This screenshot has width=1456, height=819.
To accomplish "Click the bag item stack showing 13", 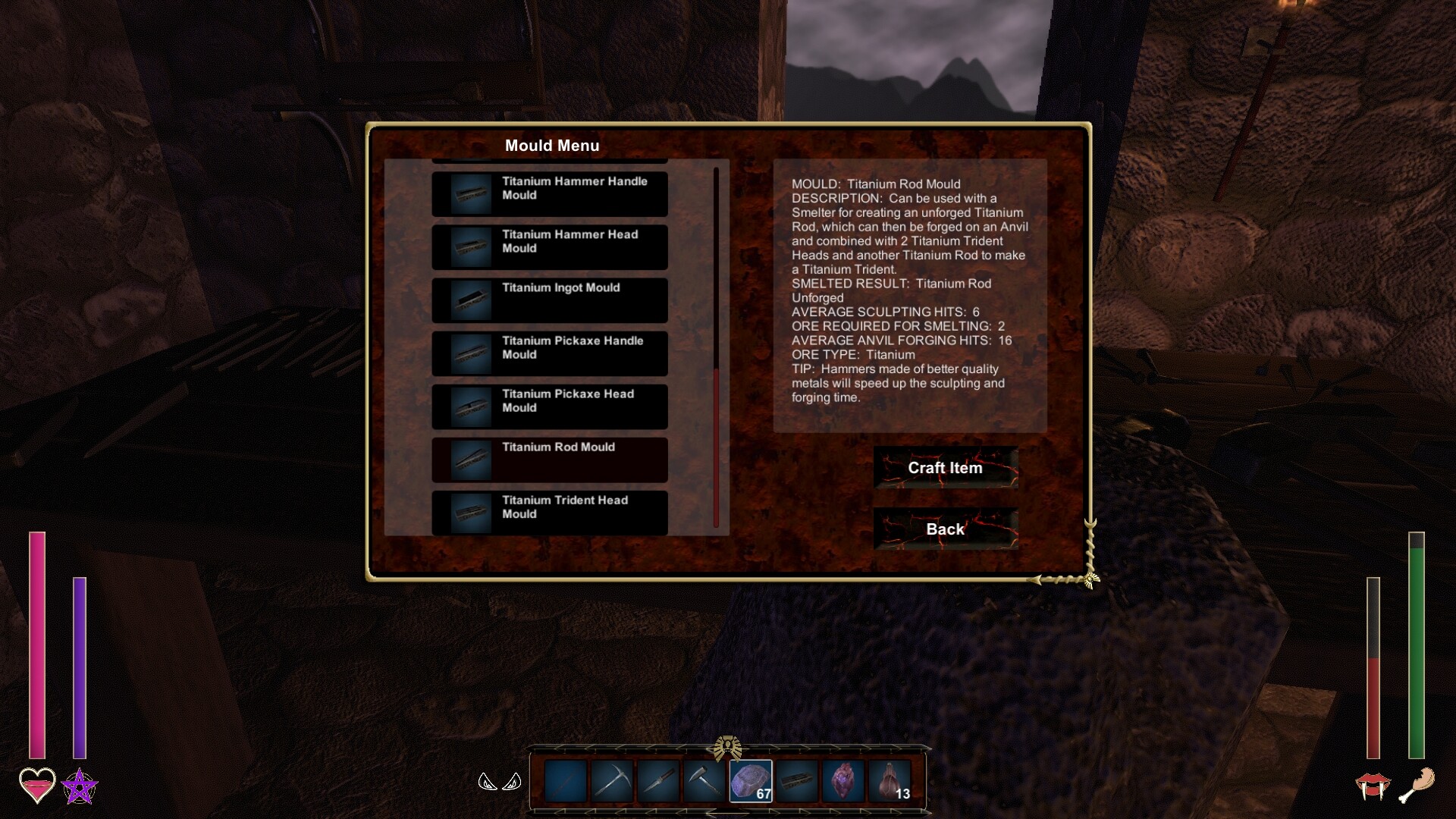I will [890, 783].
